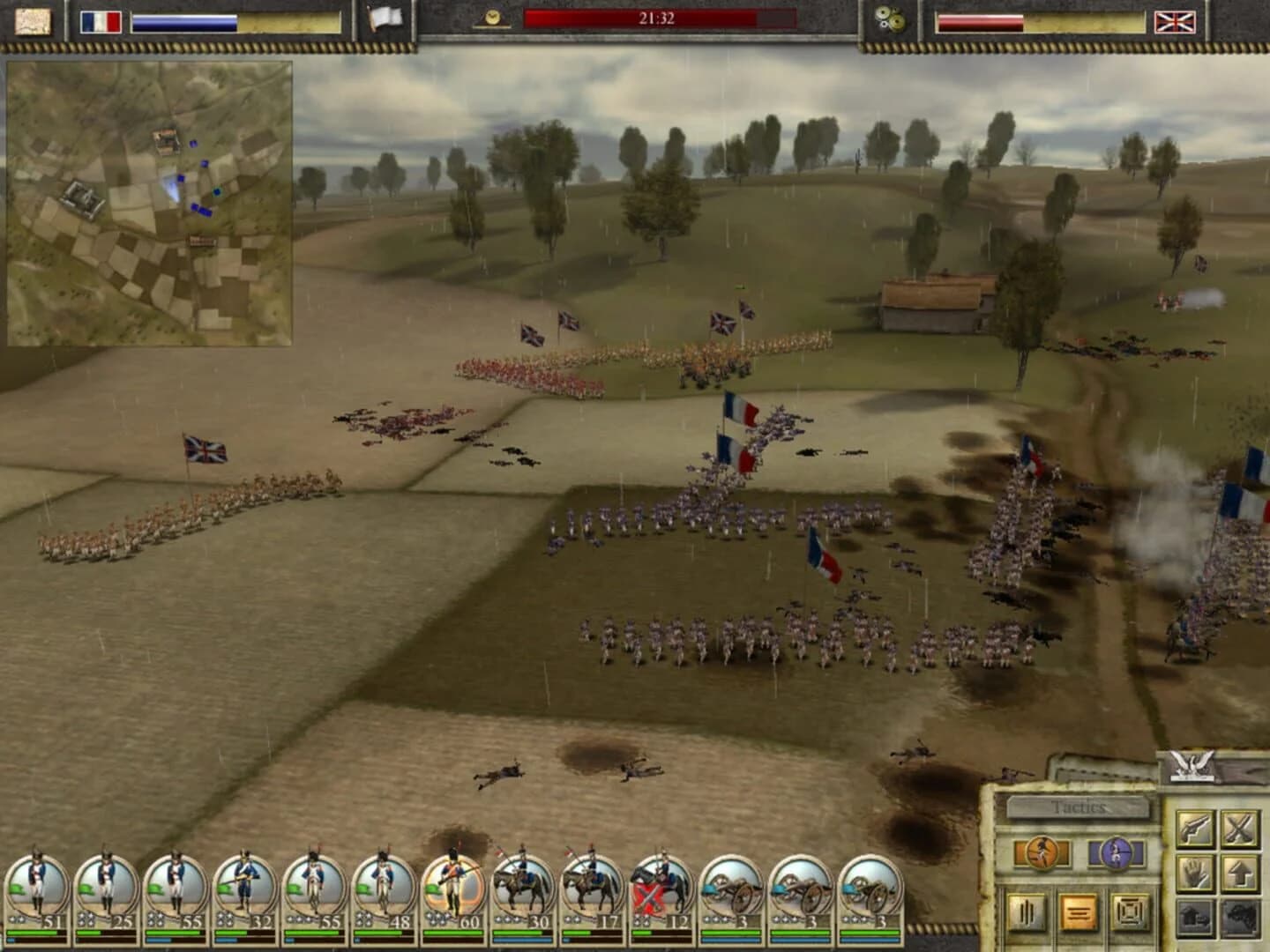Click the Tactics panel title bar
The height and width of the screenshot is (952, 1270).
point(1078,806)
